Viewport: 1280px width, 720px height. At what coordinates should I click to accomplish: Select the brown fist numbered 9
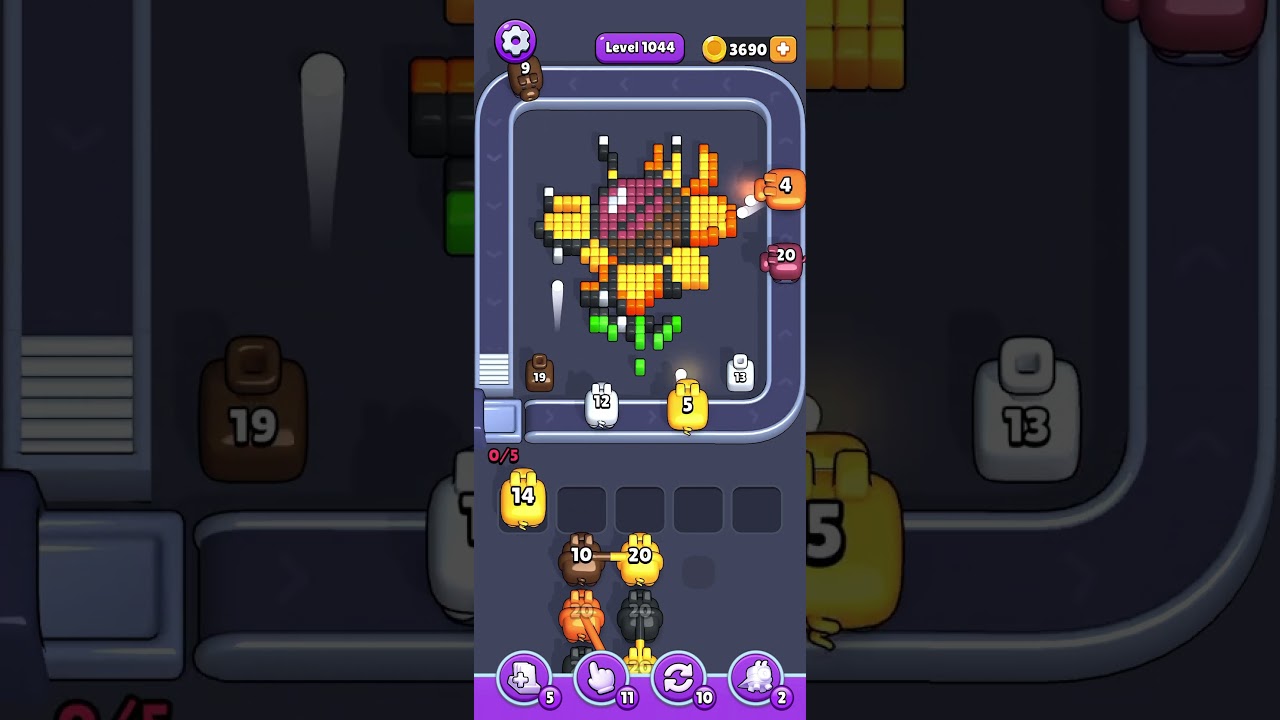point(527,80)
